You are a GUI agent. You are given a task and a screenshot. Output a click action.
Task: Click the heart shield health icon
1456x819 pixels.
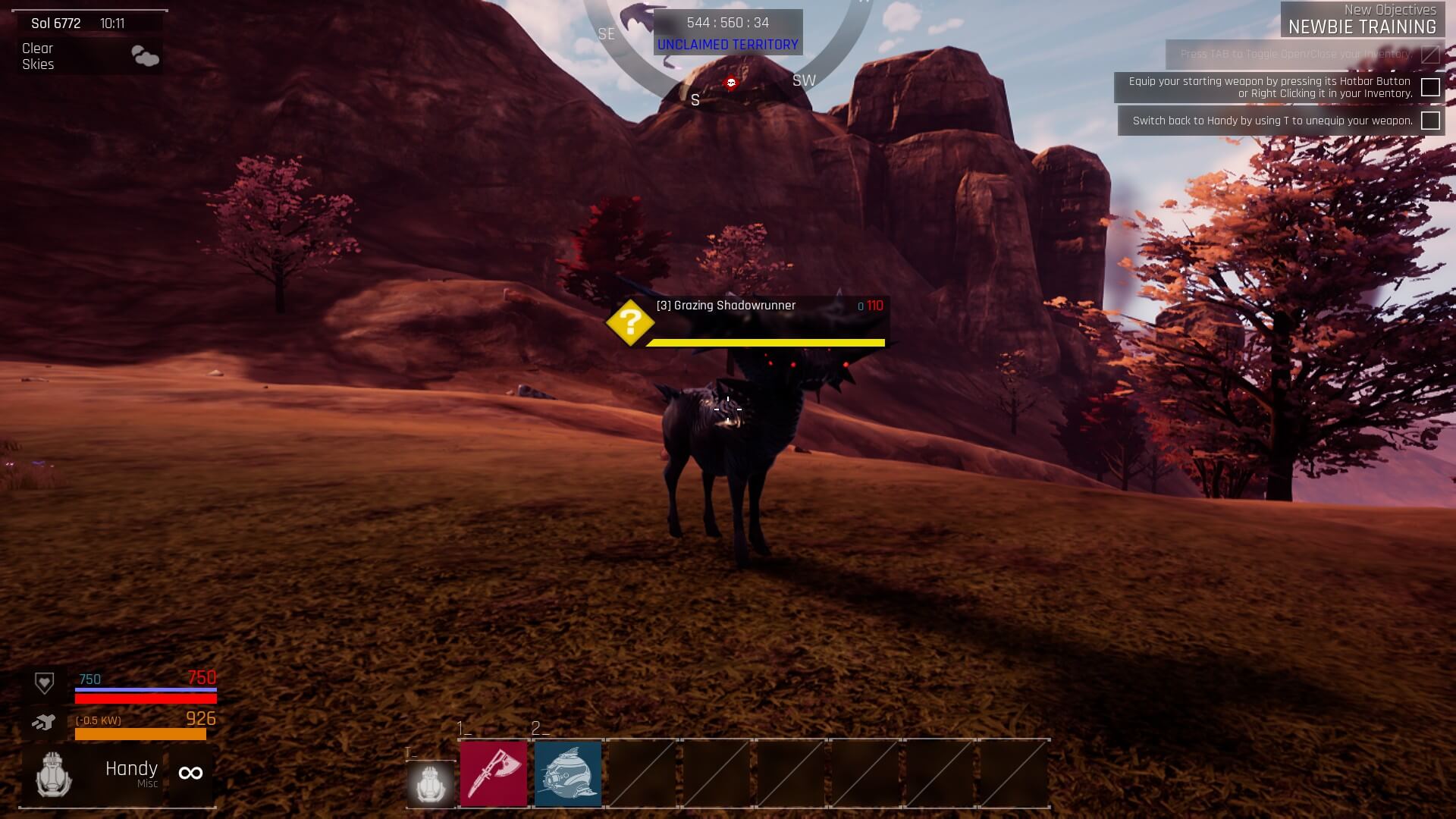click(45, 683)
